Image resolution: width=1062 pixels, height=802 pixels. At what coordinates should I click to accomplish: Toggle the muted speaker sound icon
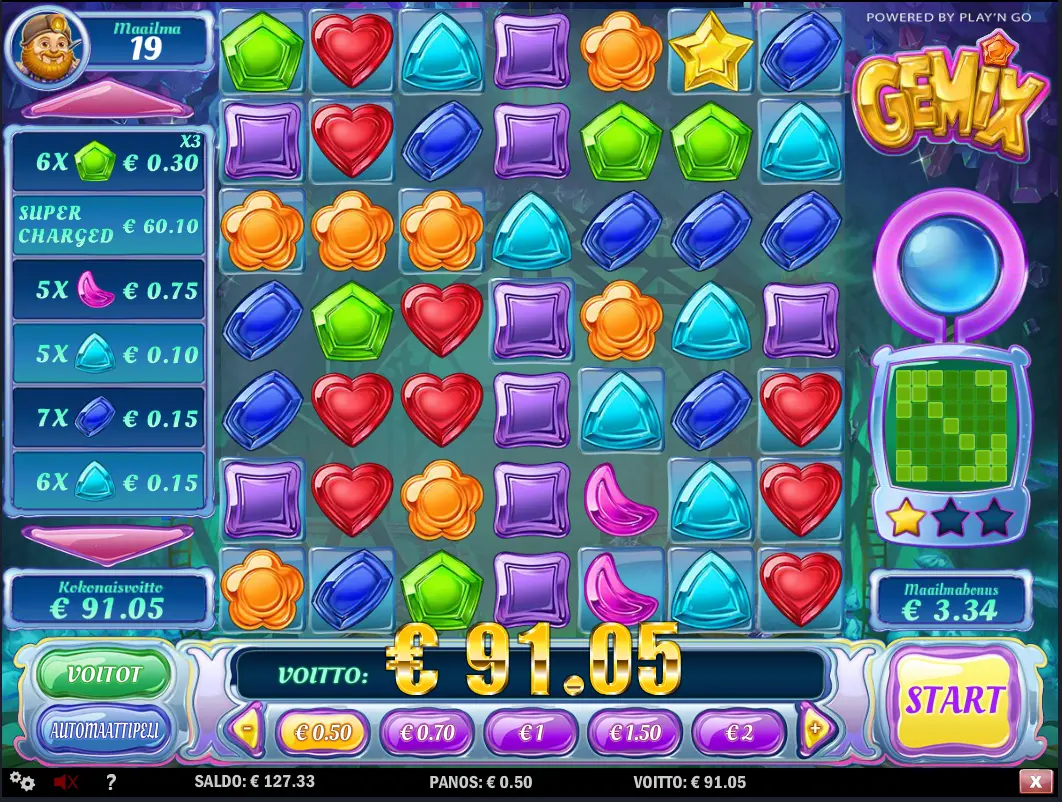pos(66,782)
